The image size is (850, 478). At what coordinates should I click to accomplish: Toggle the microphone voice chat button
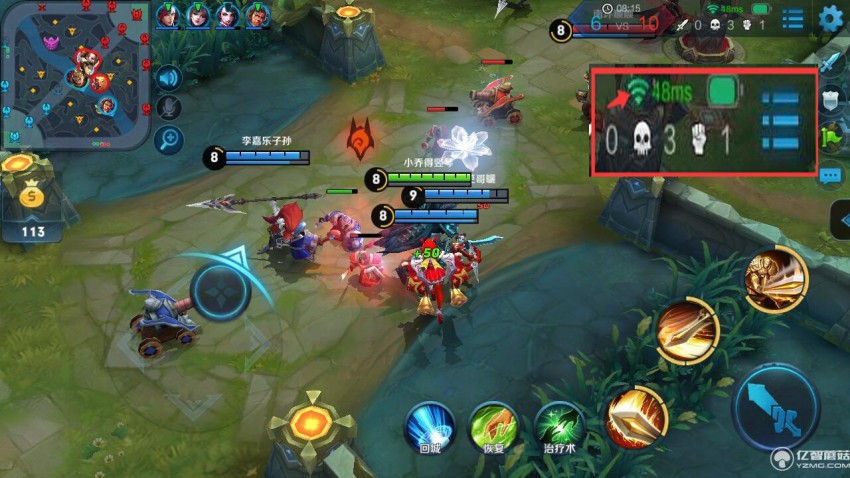169,107
